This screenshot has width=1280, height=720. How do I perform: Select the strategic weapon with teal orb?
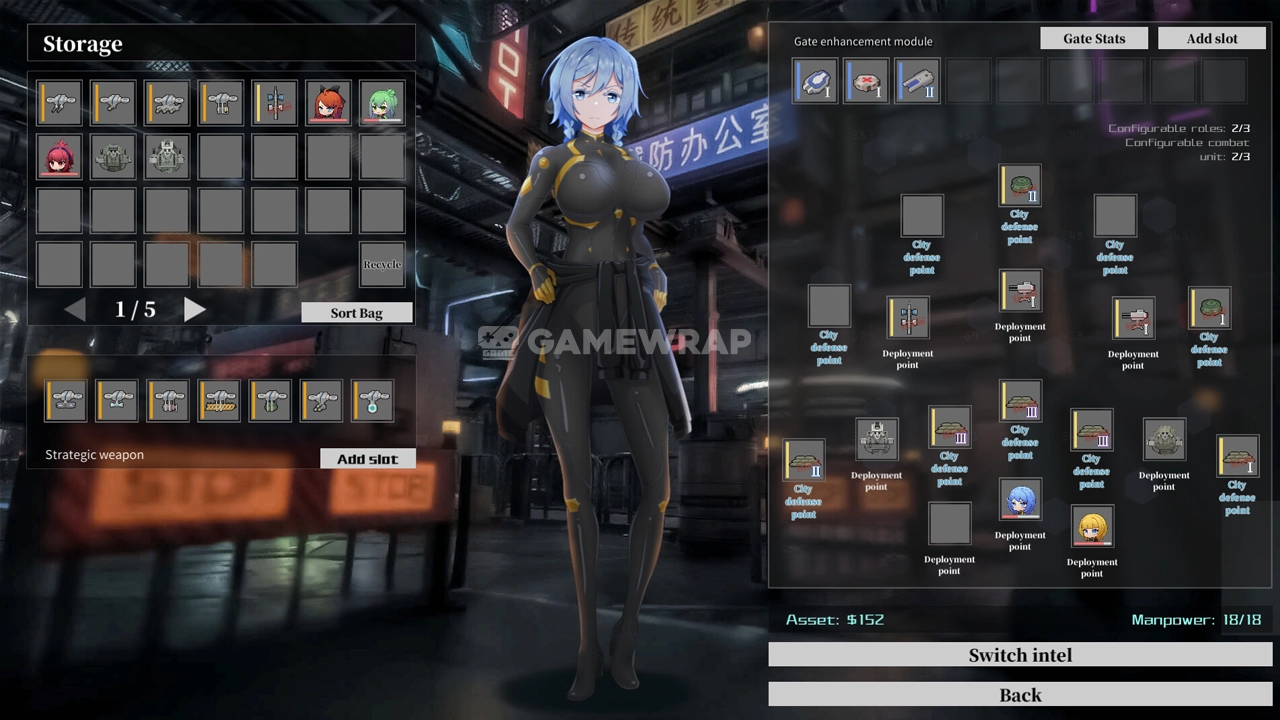(x=372, y=400)
